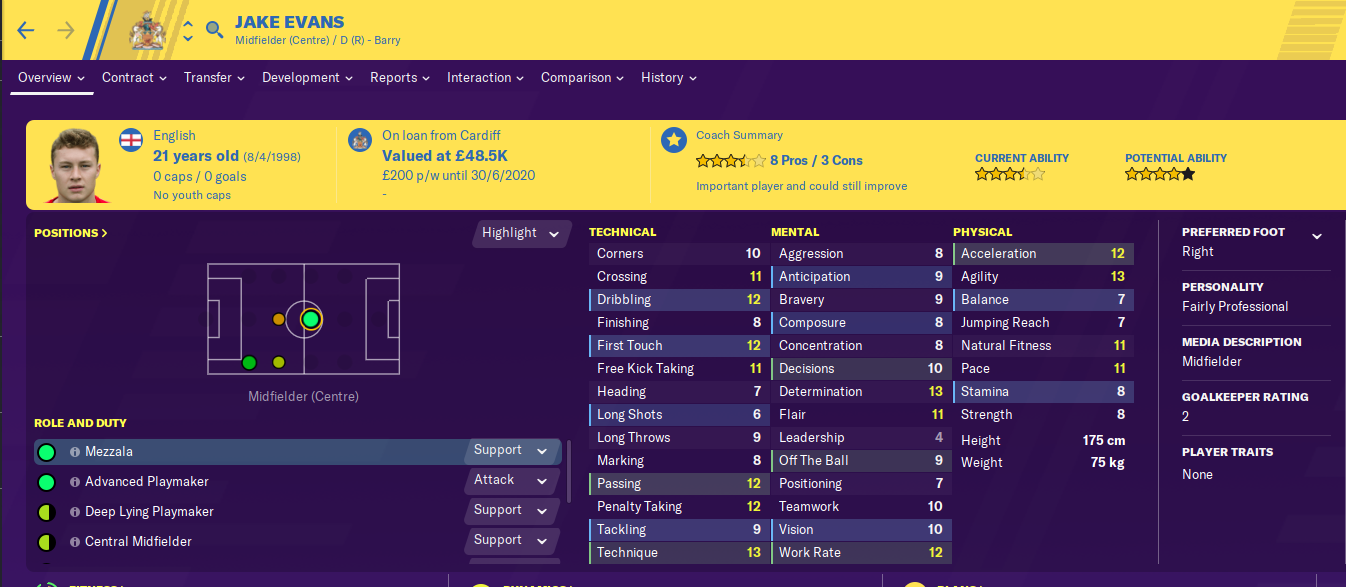Open the Transfer dropdown menu
Screen dimensions: 1346x587
(x=214, y=78)
